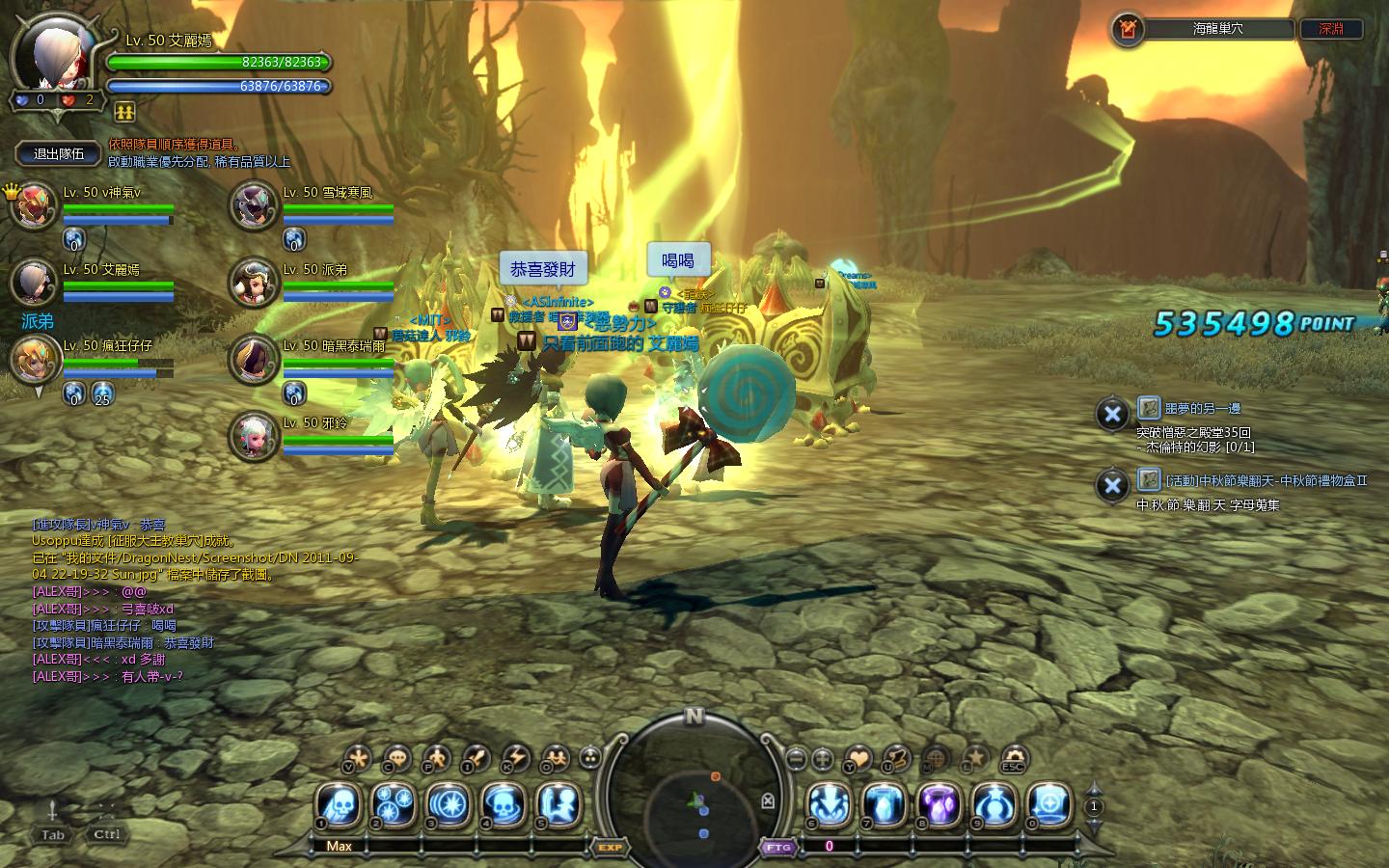Open the lightning bolt skill menu icon
The image size is (1389, 868).
point(516,758)
